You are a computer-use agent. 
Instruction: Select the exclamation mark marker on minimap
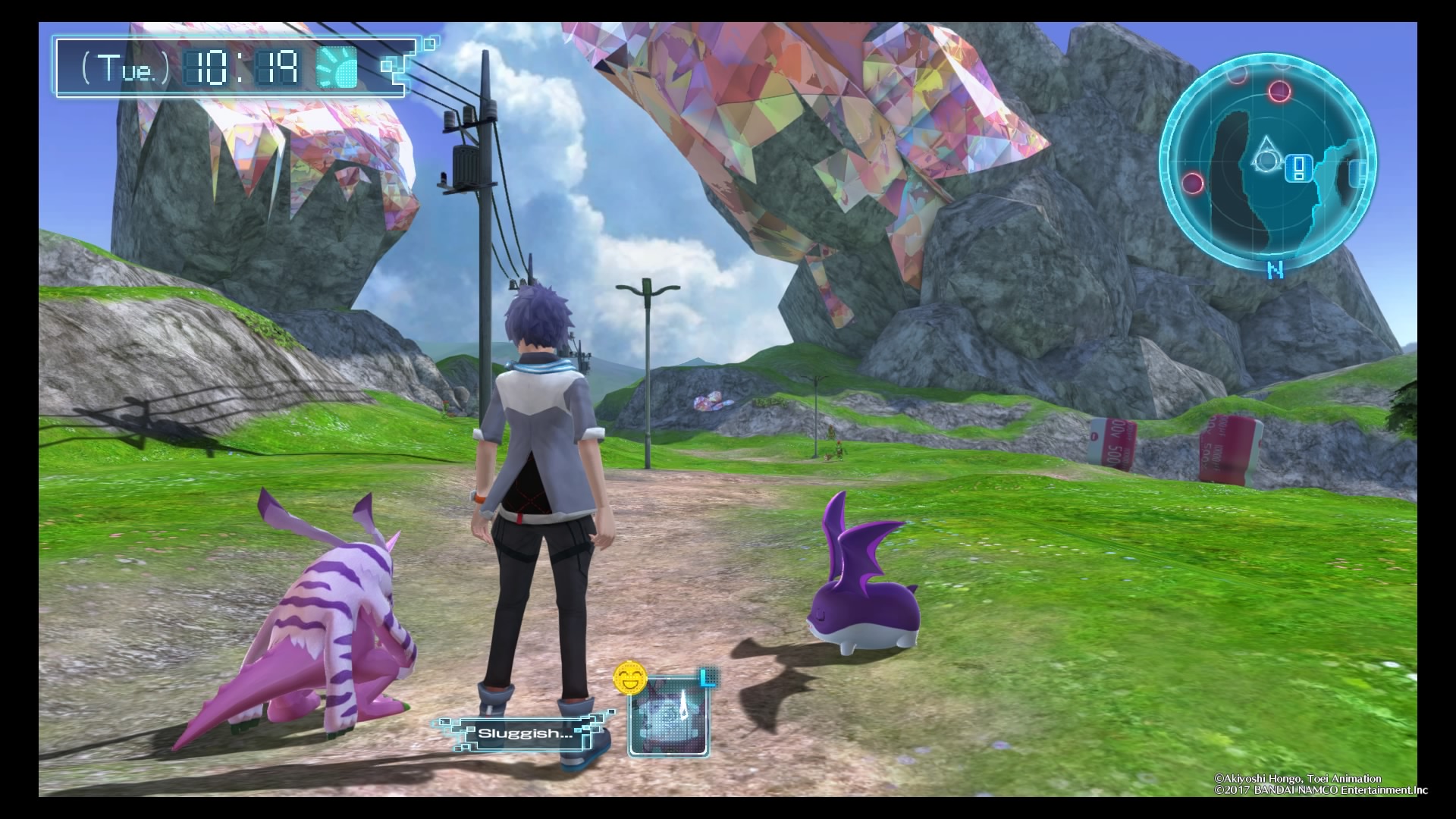click(1298, 168)
